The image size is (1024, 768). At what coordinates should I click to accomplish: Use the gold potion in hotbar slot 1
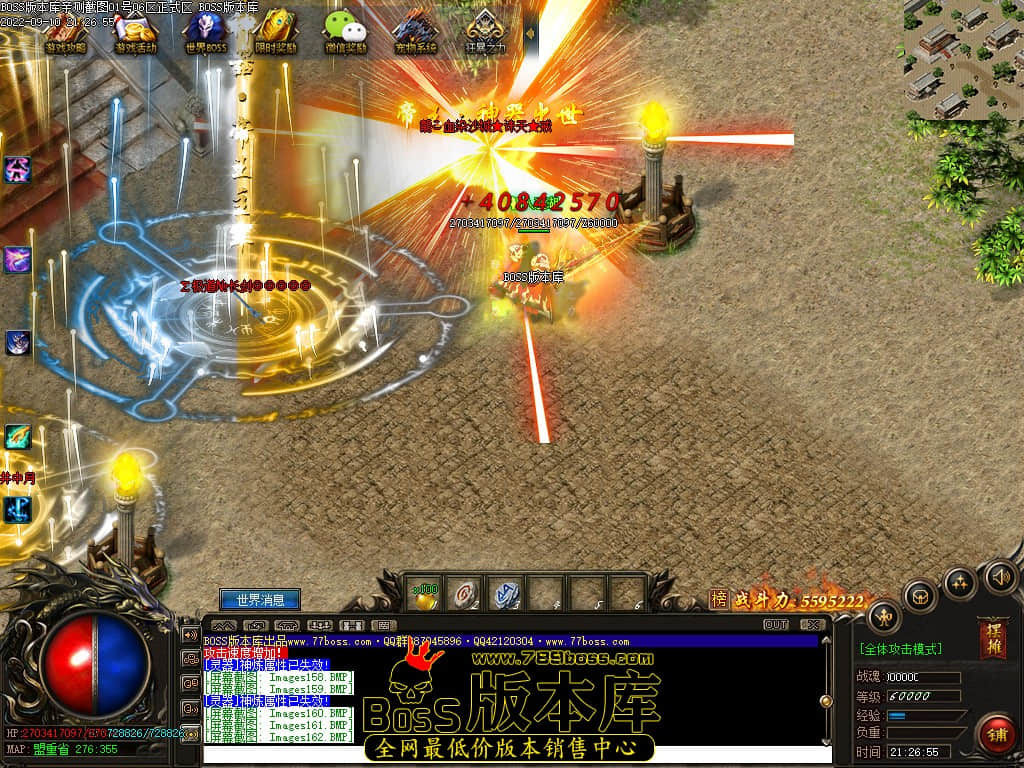[x=424, y=593]
